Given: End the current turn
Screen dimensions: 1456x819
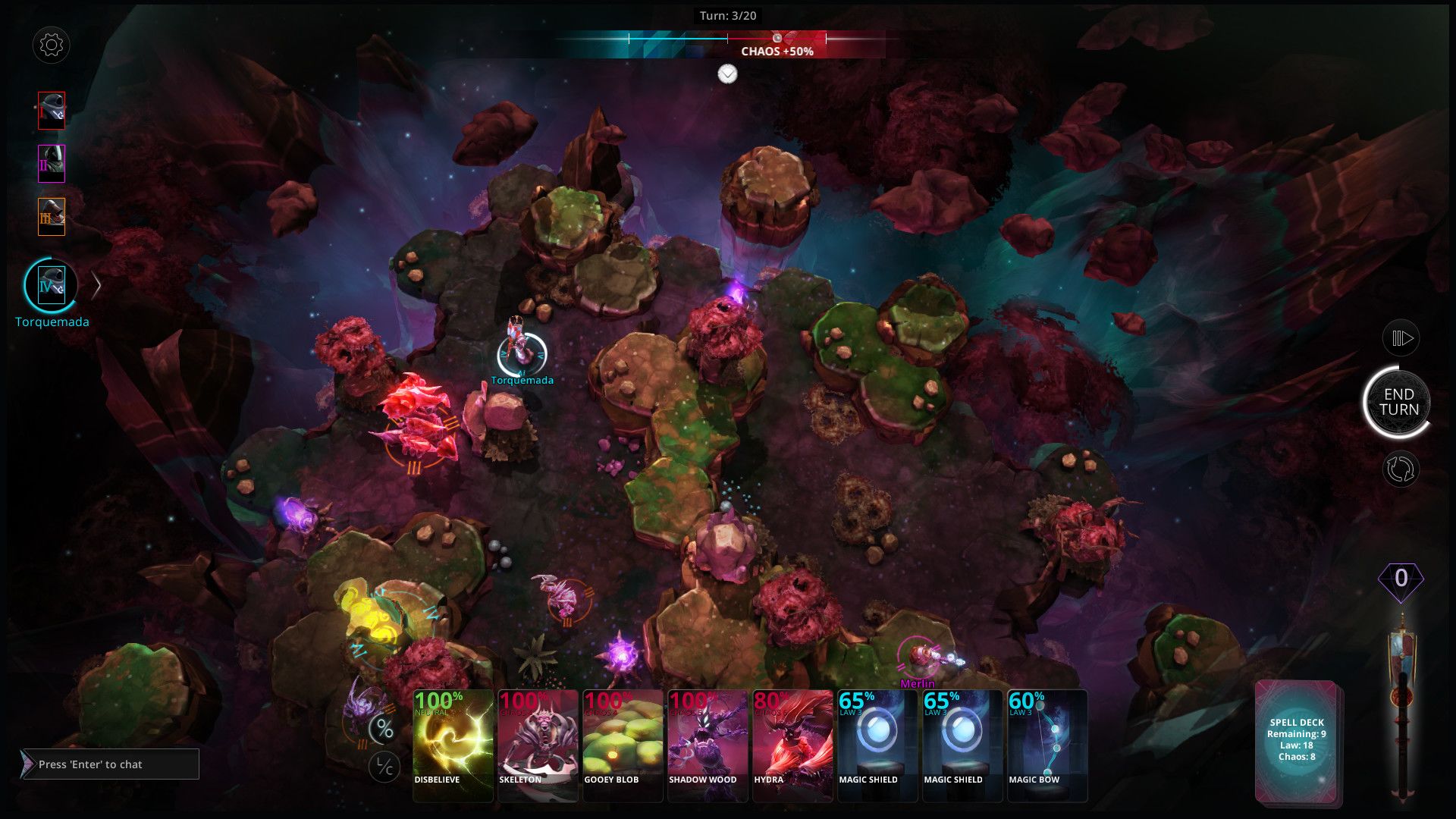Looking at the screenshot, I should pos(1398,402).
